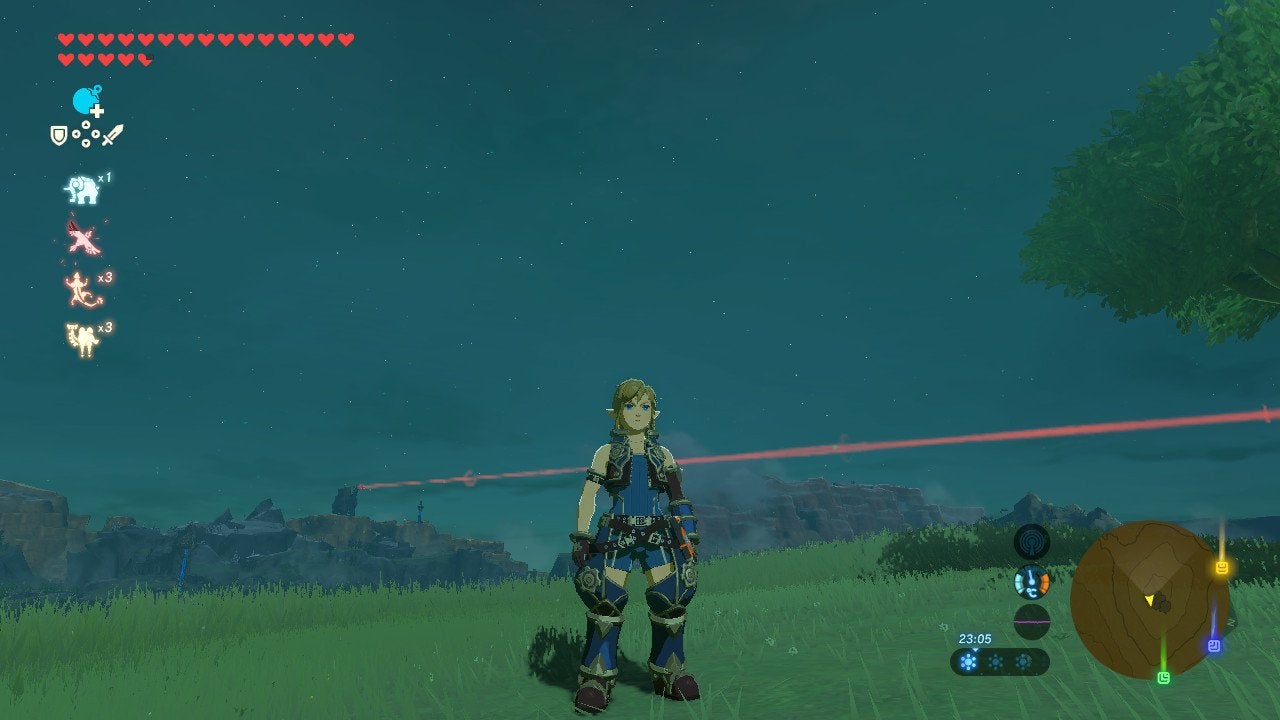Select the yellow map pin marker
1280x720 pixels.
1221,566
